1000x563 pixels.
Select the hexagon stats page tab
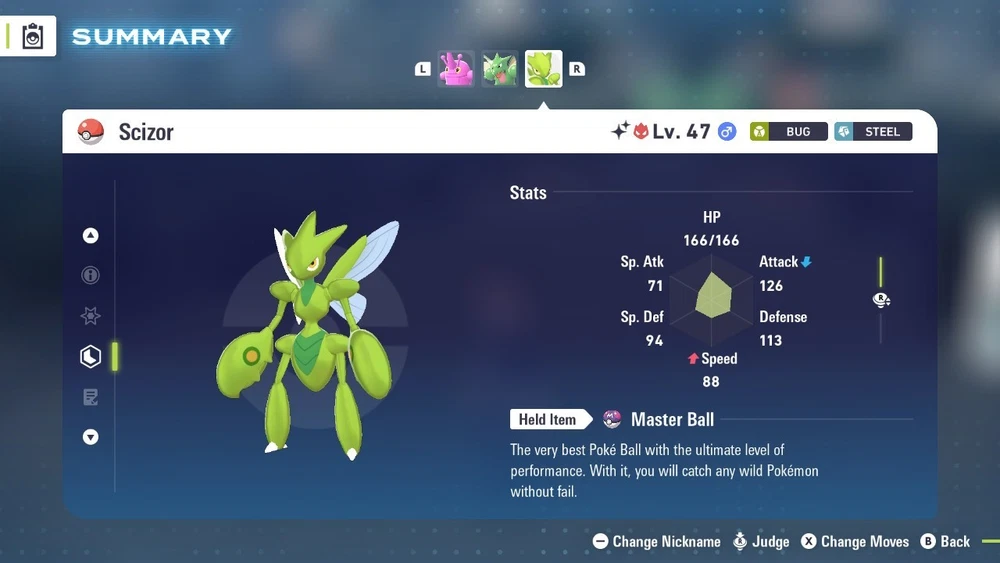pyautogui.click(x=91, y=356)
